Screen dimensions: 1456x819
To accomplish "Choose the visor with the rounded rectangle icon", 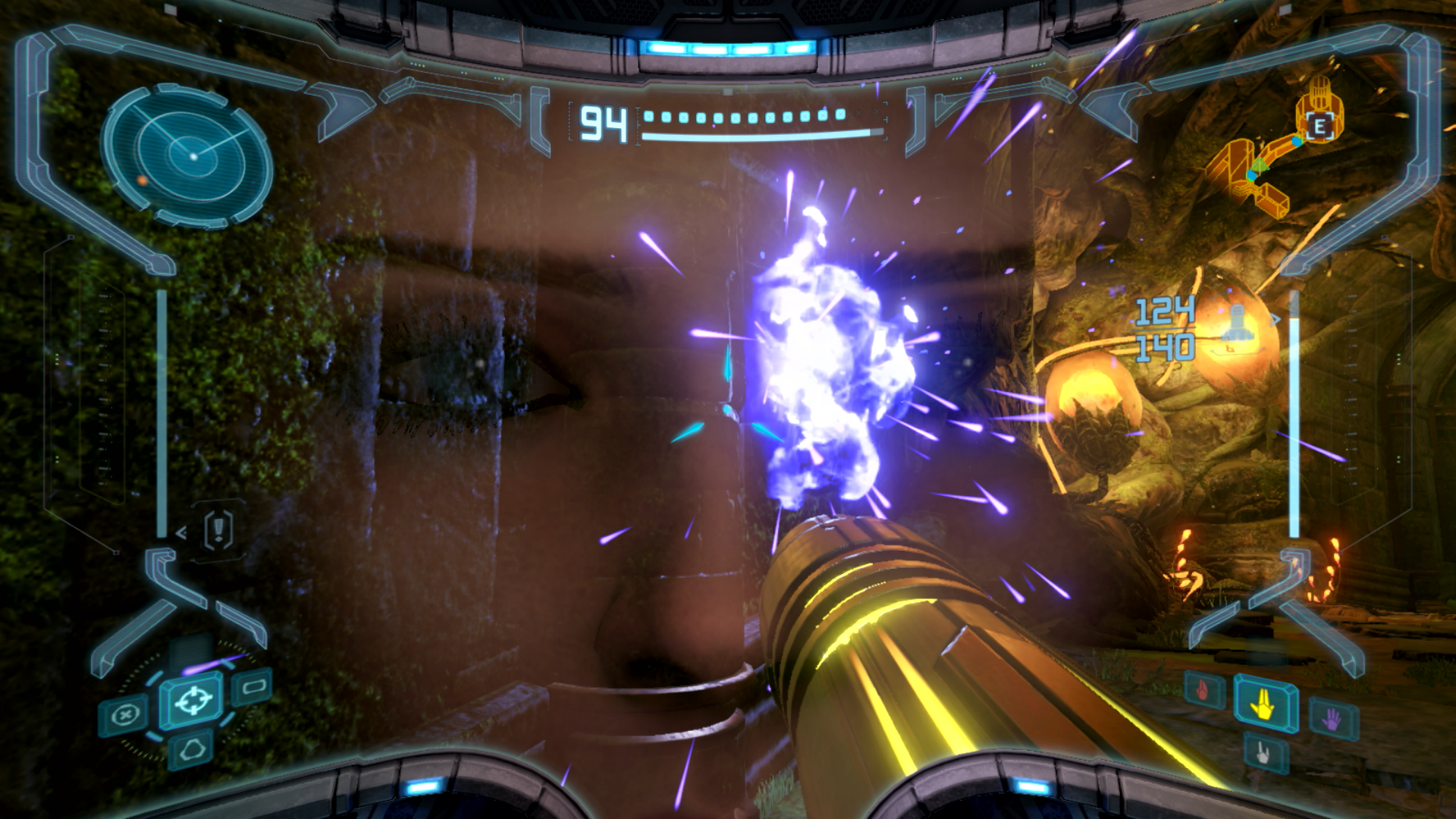I will [254, 688].
